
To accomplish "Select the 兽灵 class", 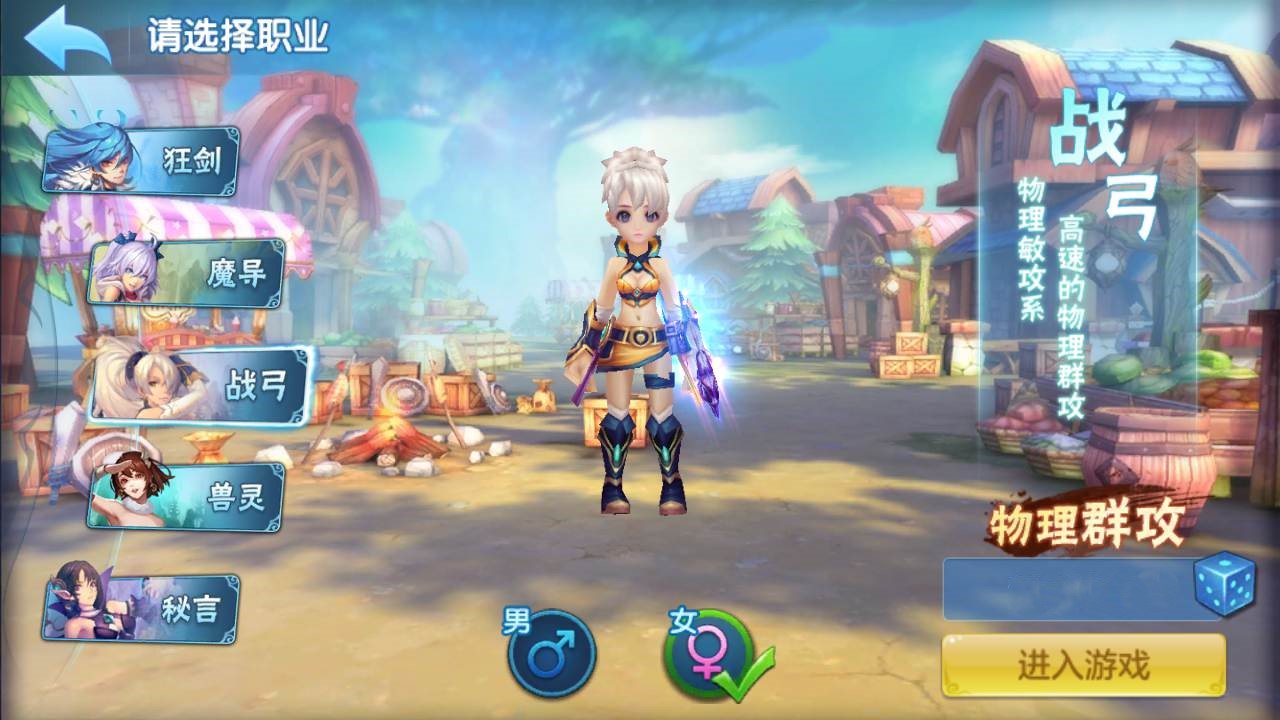I will coord(187,497).
